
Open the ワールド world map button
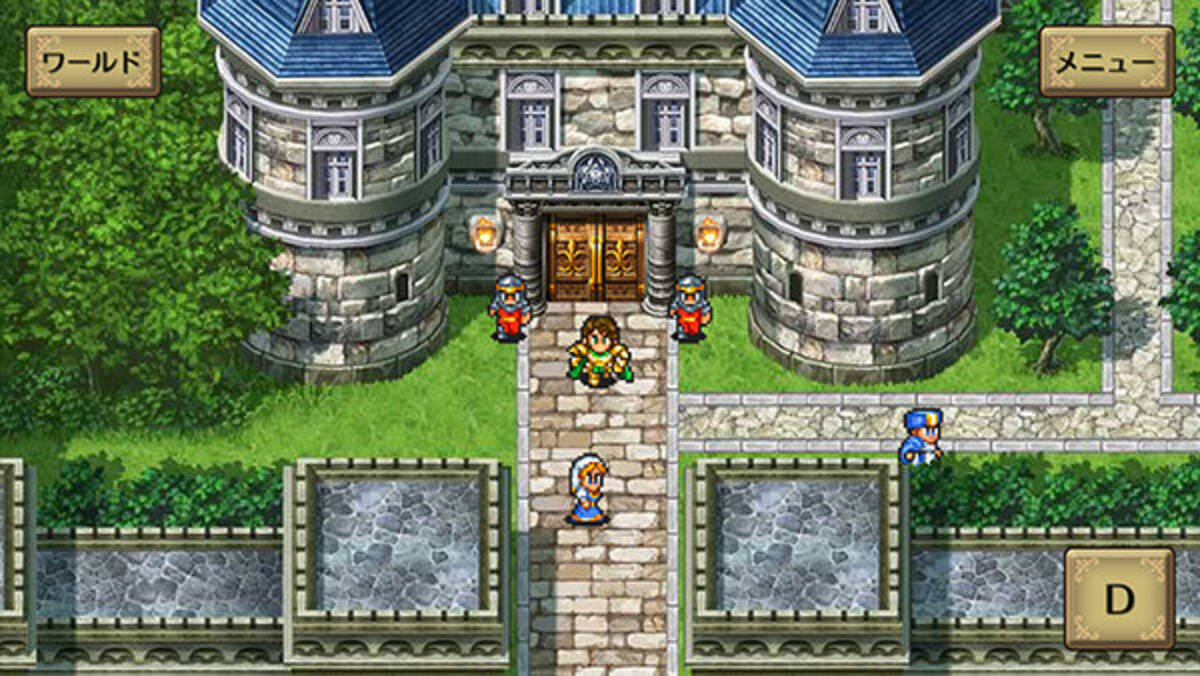93,62
